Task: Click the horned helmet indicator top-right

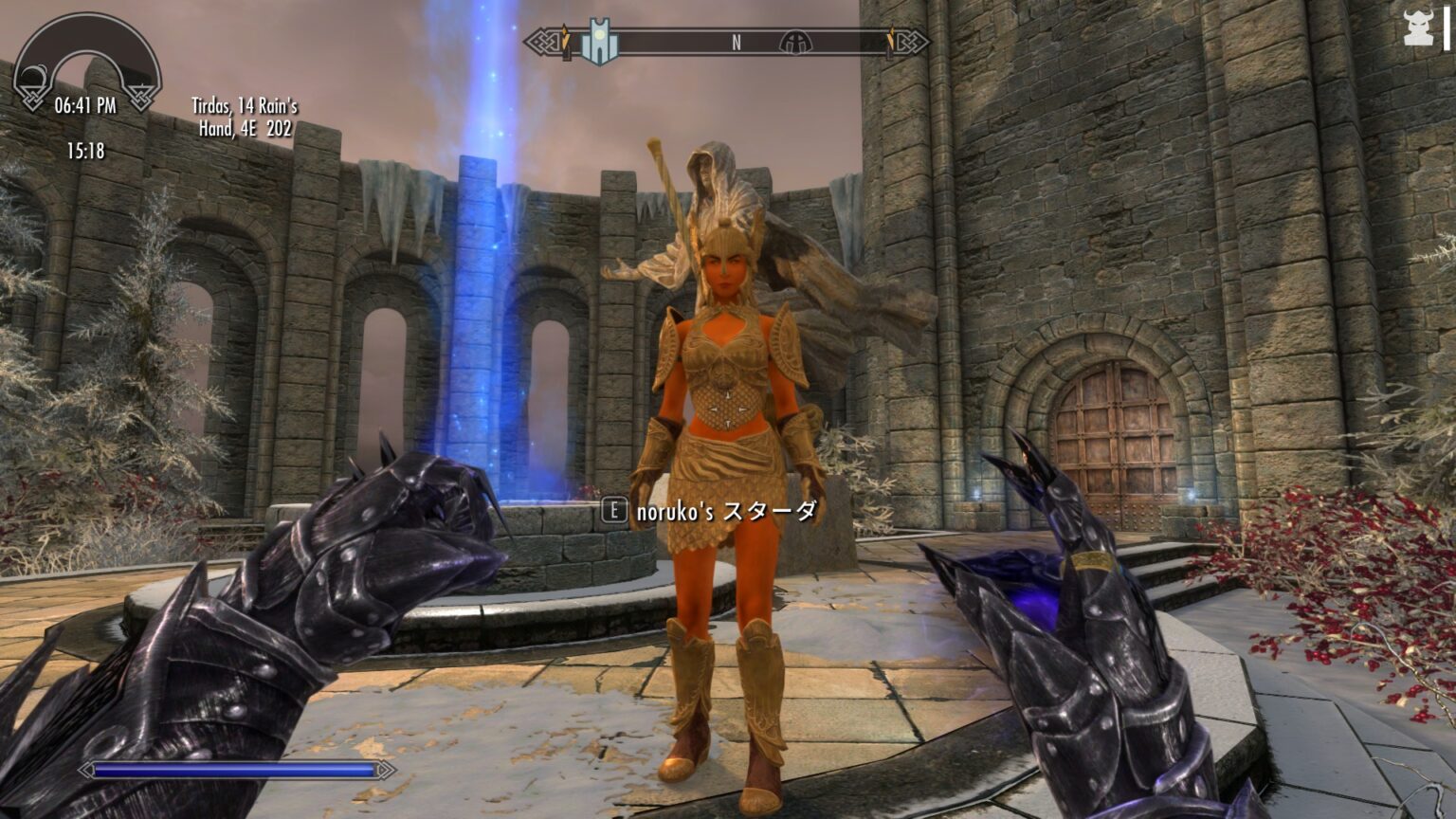Action: pyautogui.click(x=1418, y=28)
